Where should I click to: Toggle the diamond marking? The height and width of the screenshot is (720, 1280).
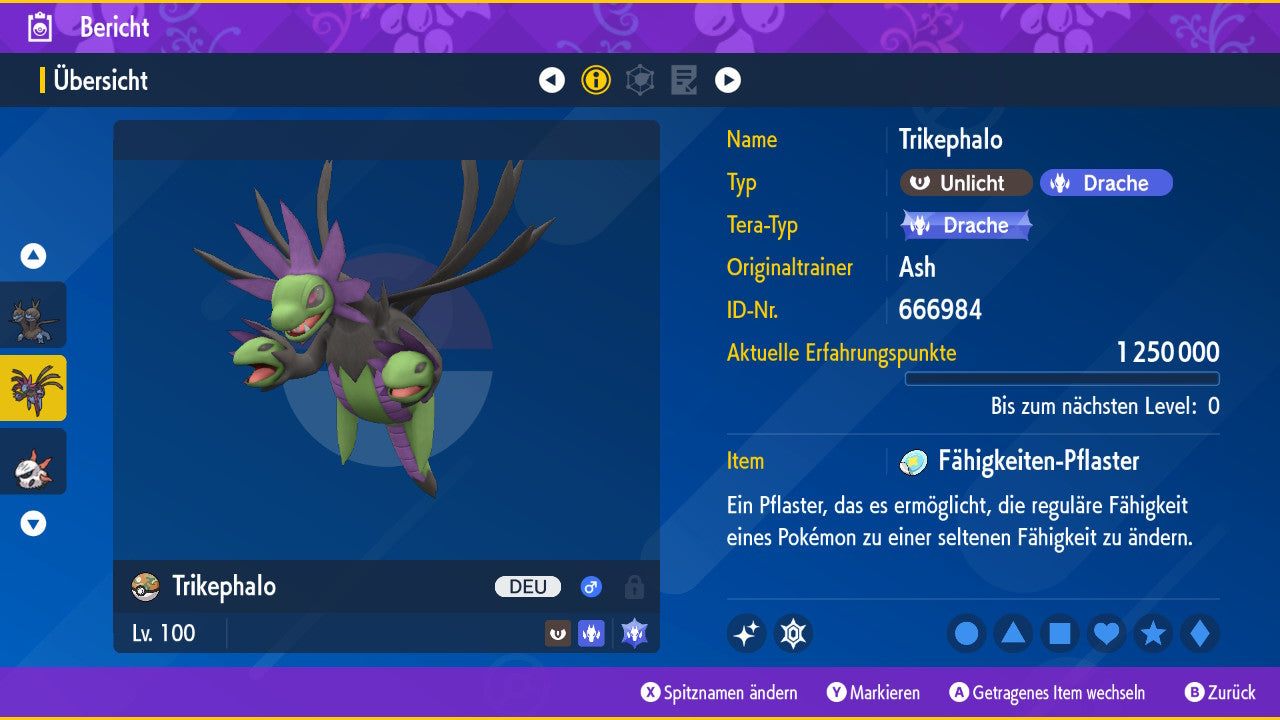pos(1199,633)
